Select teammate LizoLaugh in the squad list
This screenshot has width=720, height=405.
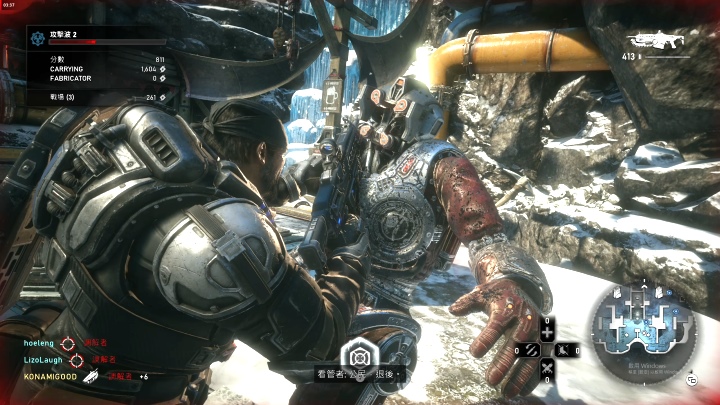coord(43,359)
